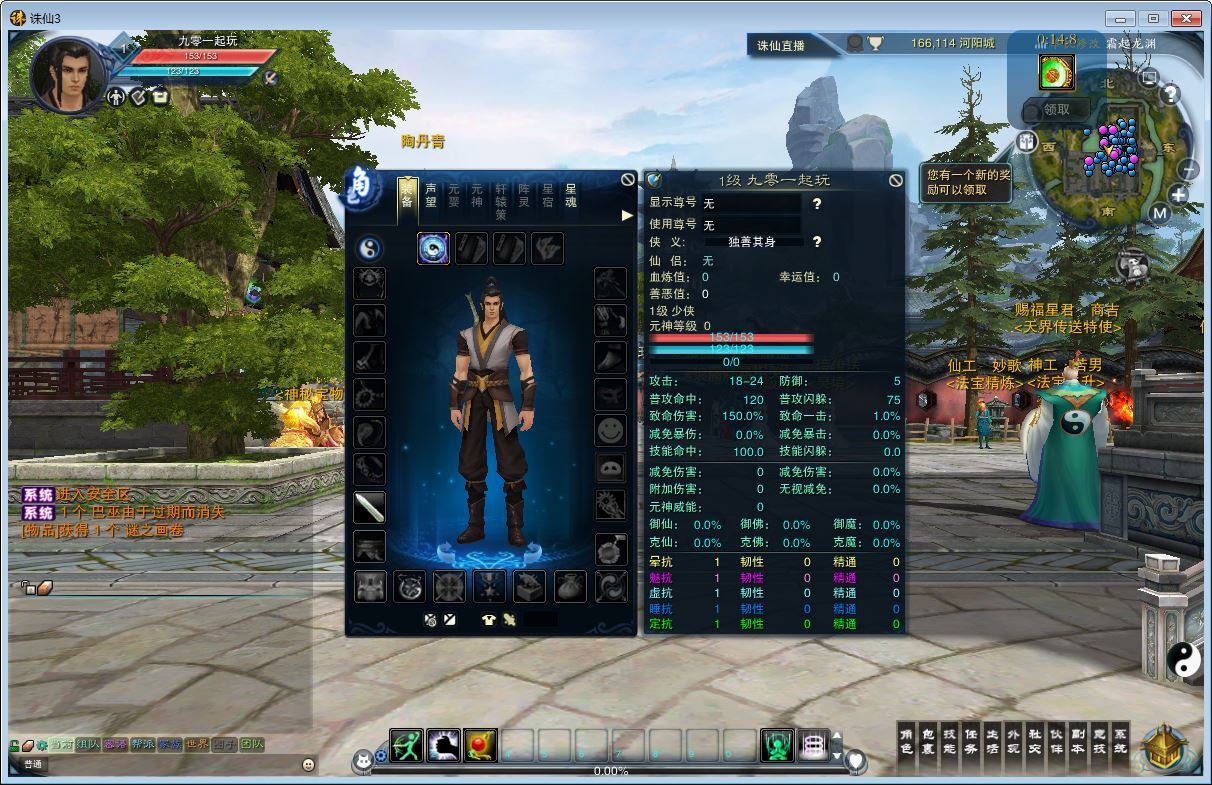Click the help icon beside 显示尊号
Viewport: 1212px width, 785px height.
817,204
